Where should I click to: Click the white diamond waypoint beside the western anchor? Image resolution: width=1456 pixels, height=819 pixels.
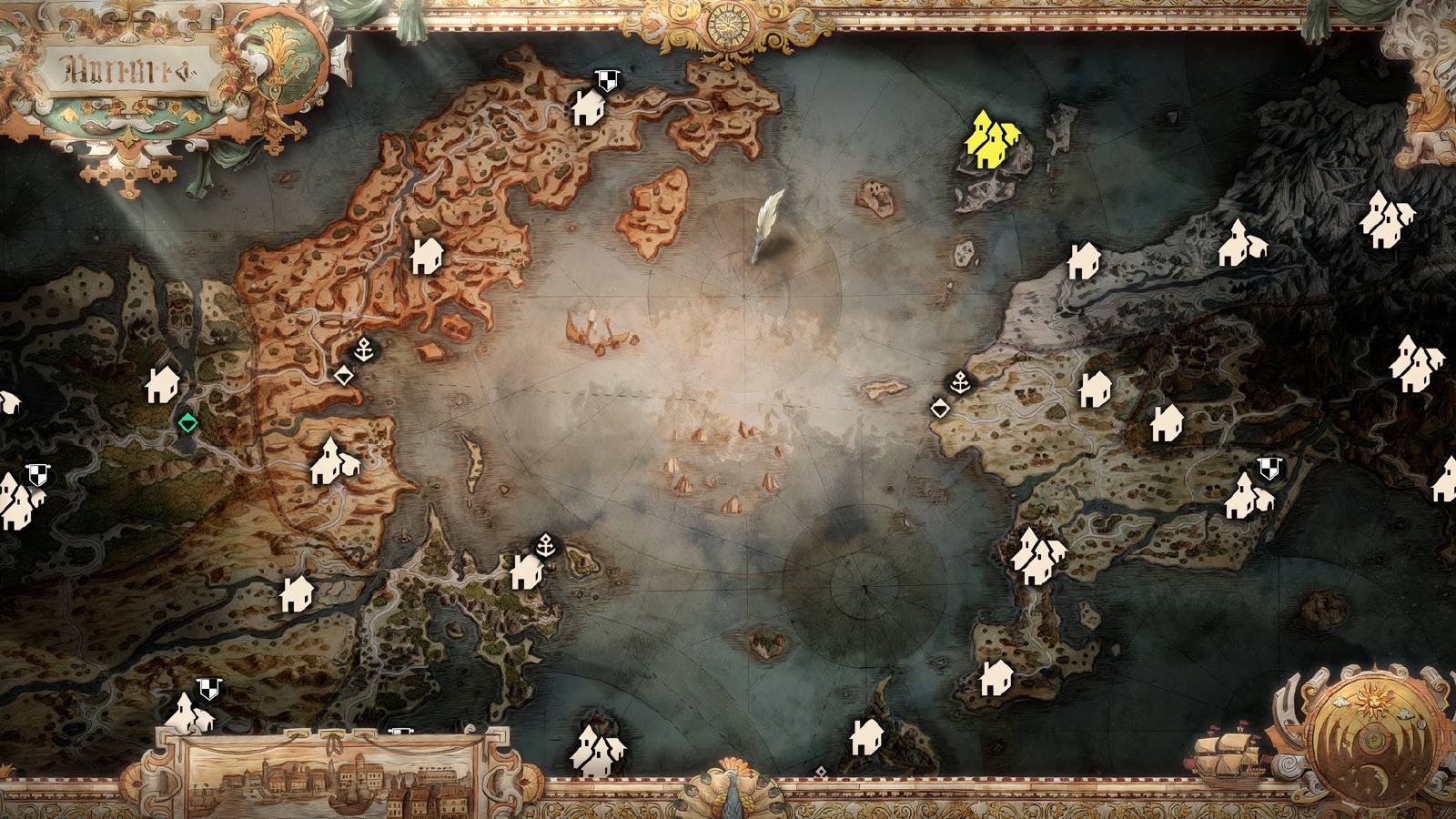(x=343, y=375)
